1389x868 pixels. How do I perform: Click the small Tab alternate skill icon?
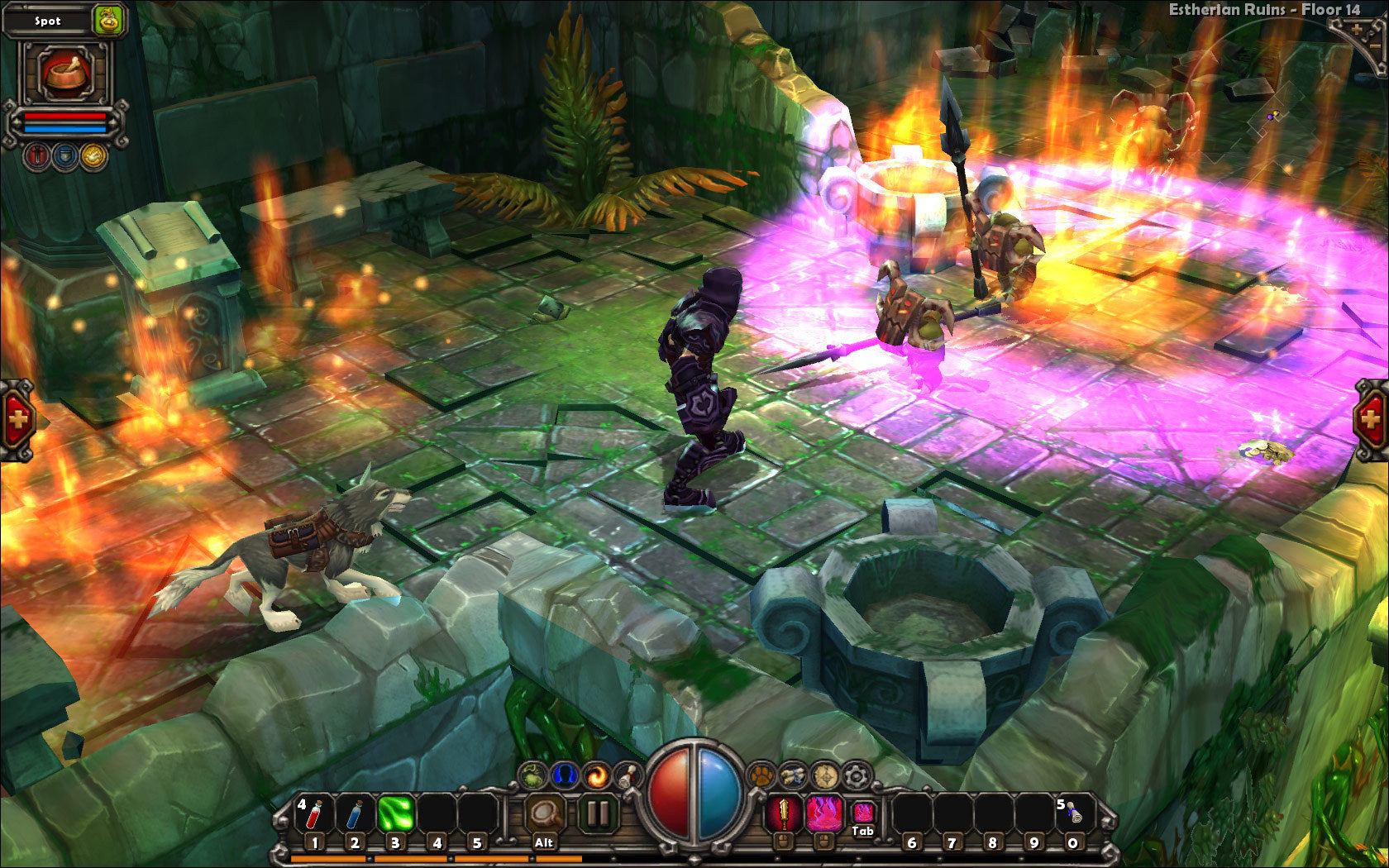[x=862, y=812]
